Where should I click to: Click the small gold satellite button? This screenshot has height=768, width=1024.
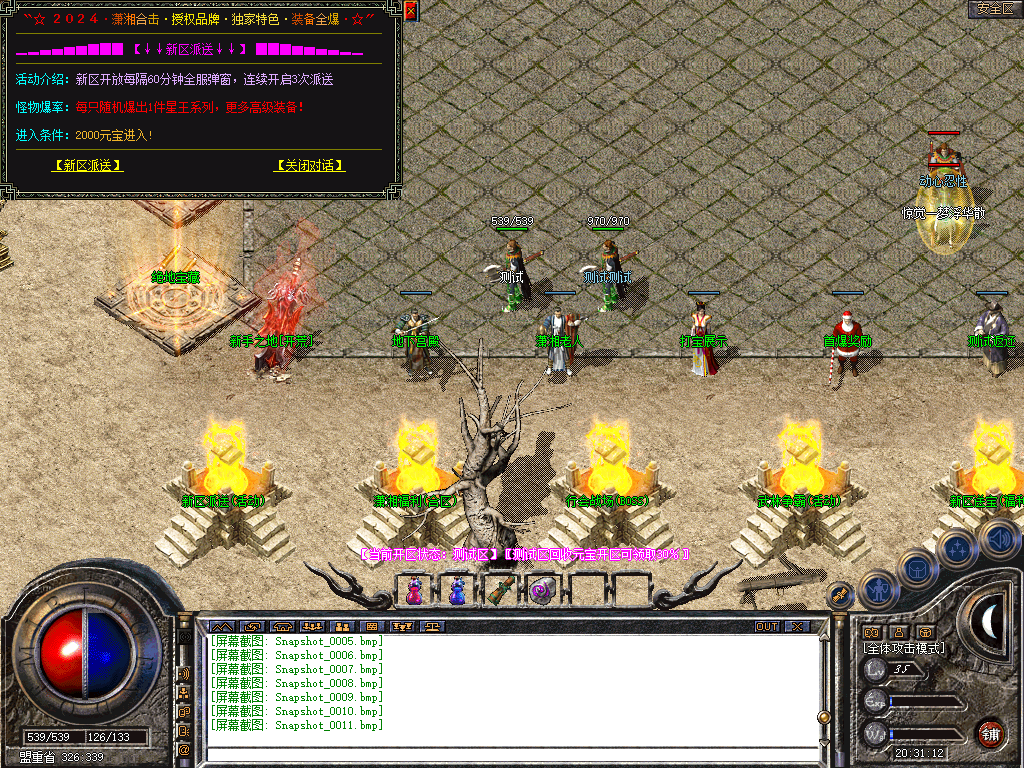840,596
